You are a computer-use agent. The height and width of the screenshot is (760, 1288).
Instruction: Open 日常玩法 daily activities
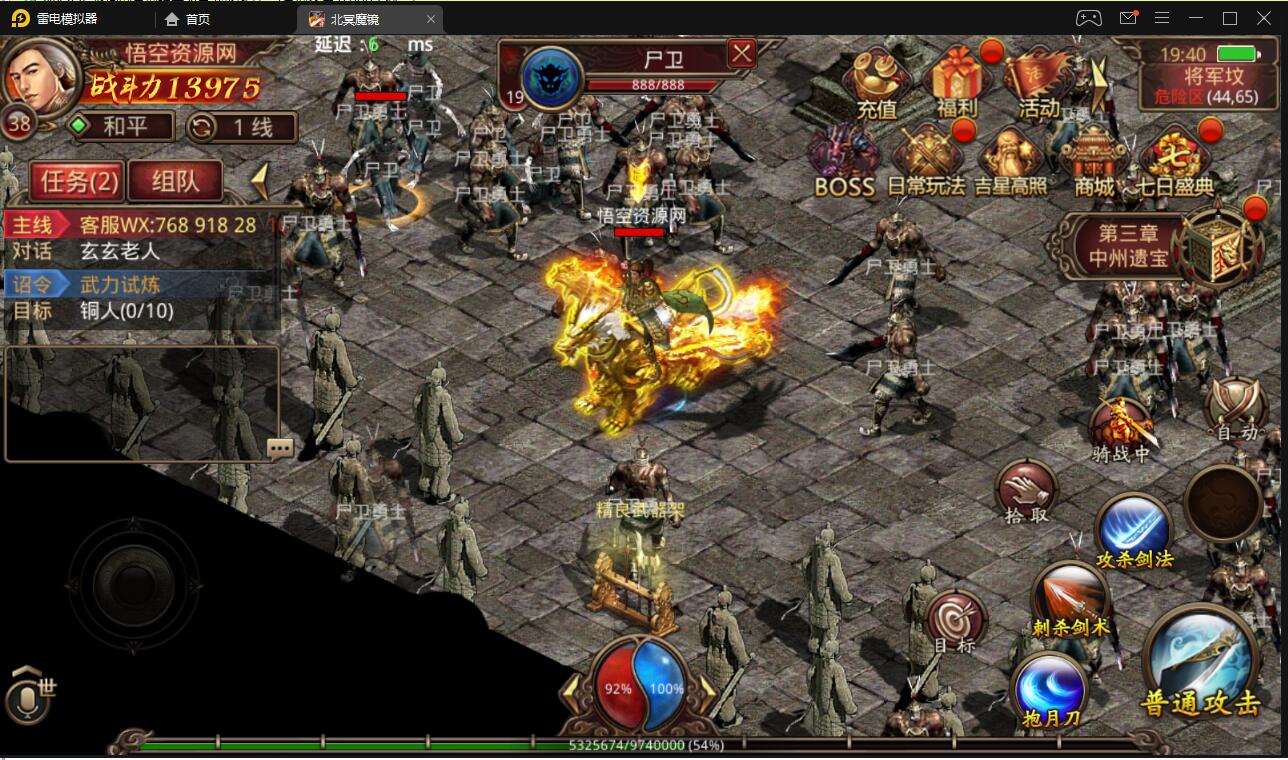click(x=927, y=160)
